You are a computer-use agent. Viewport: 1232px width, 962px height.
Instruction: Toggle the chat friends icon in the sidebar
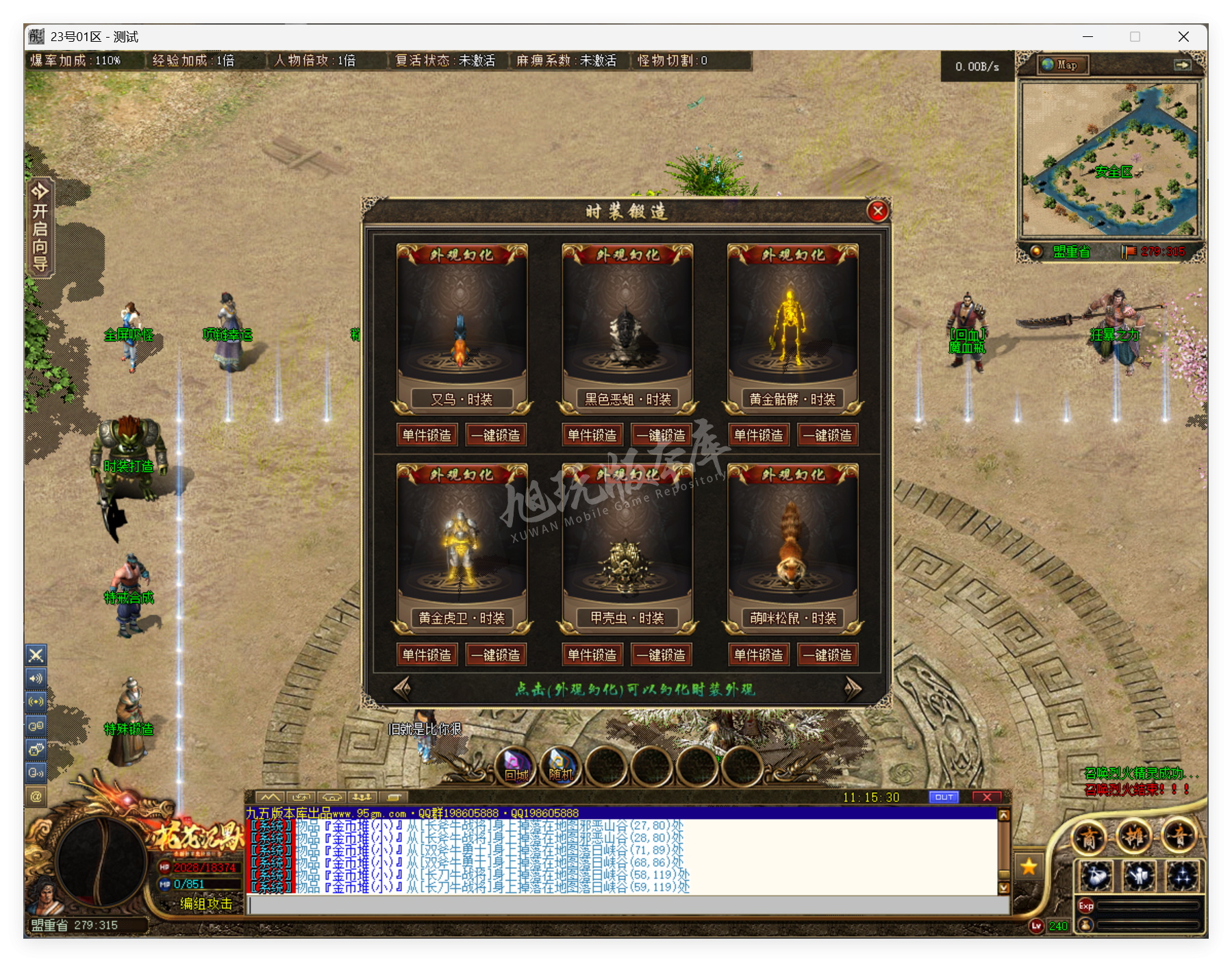pos(36,724)
